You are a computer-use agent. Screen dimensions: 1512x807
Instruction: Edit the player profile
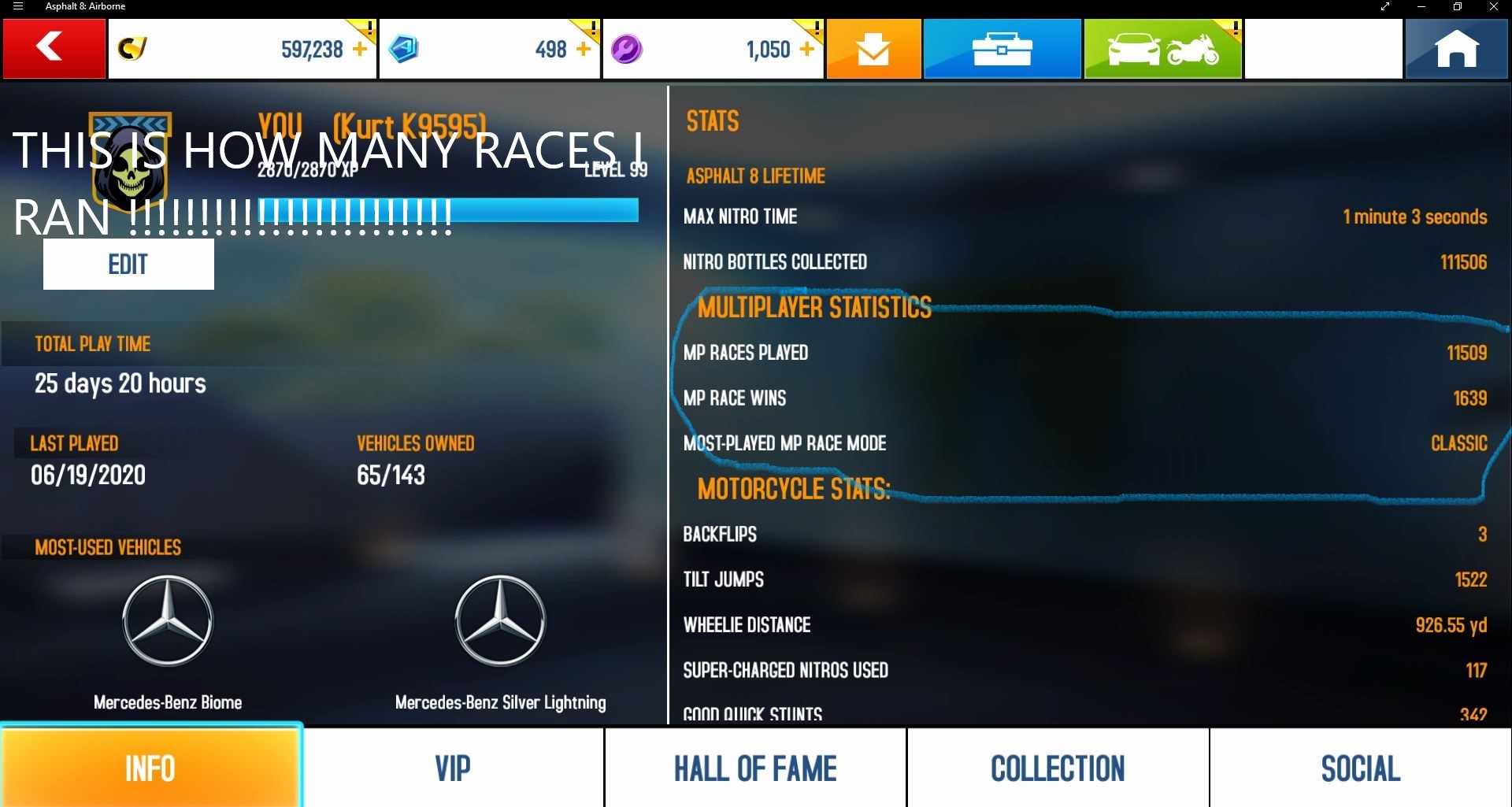click(x=128, y=265)
